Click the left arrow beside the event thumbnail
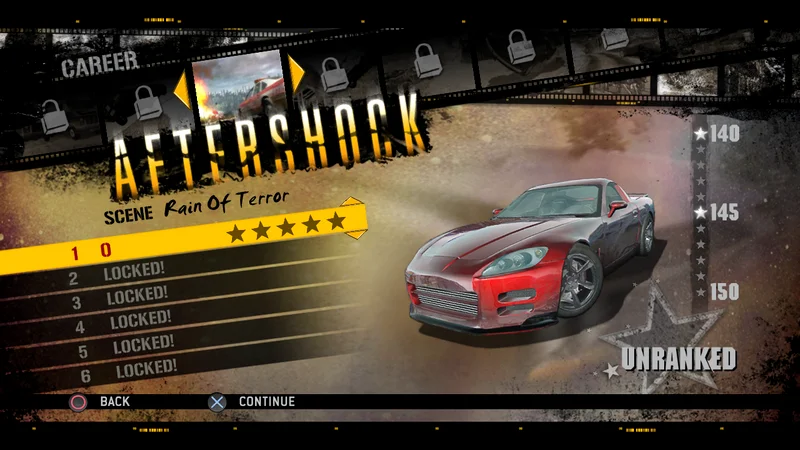This screenshot has height=450, width=800. click(181, 88)
